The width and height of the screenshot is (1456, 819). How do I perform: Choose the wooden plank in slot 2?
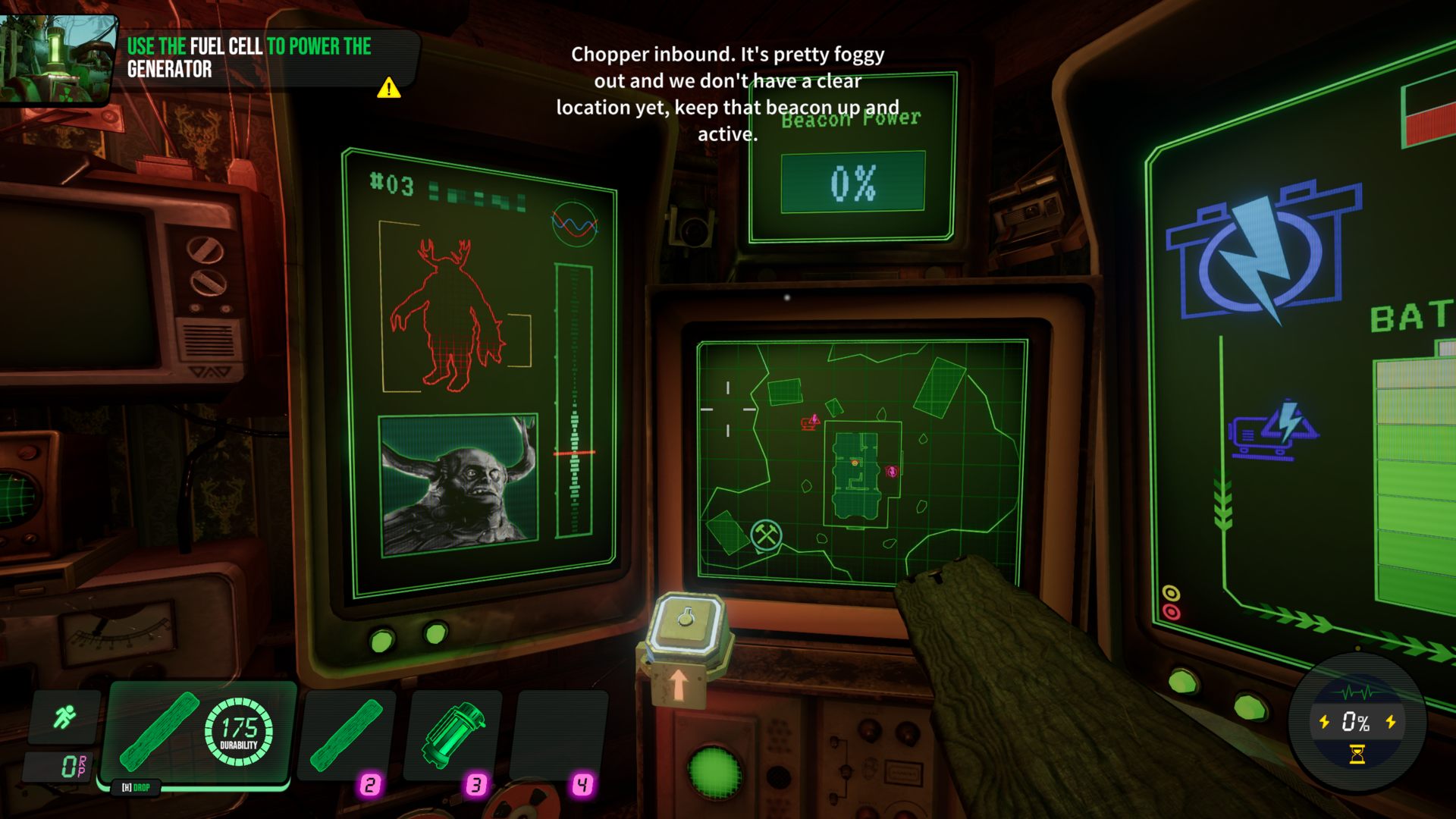[x=348, y=735]
